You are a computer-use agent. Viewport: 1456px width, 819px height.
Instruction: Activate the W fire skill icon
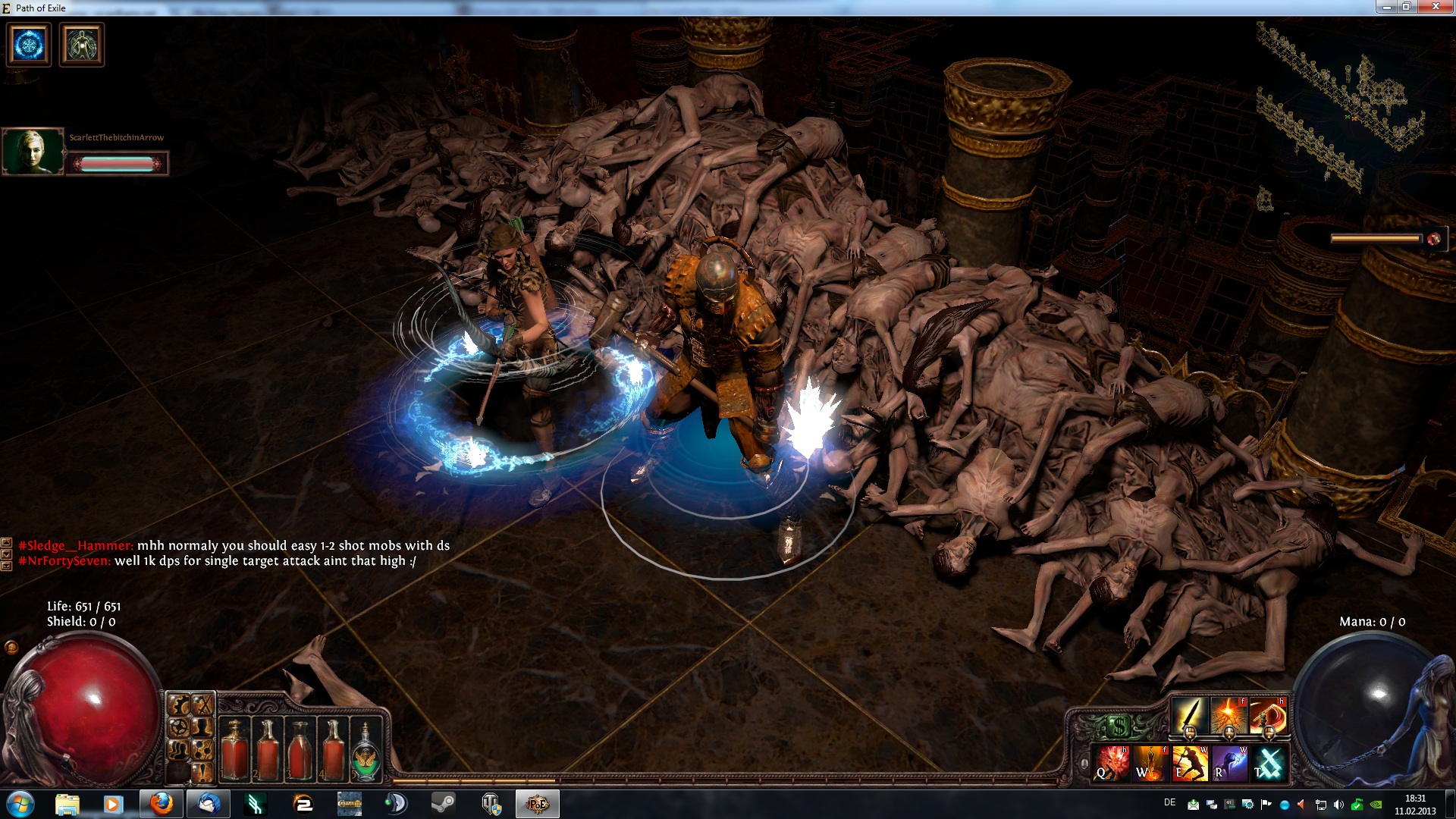click(x=1150, y=762)
